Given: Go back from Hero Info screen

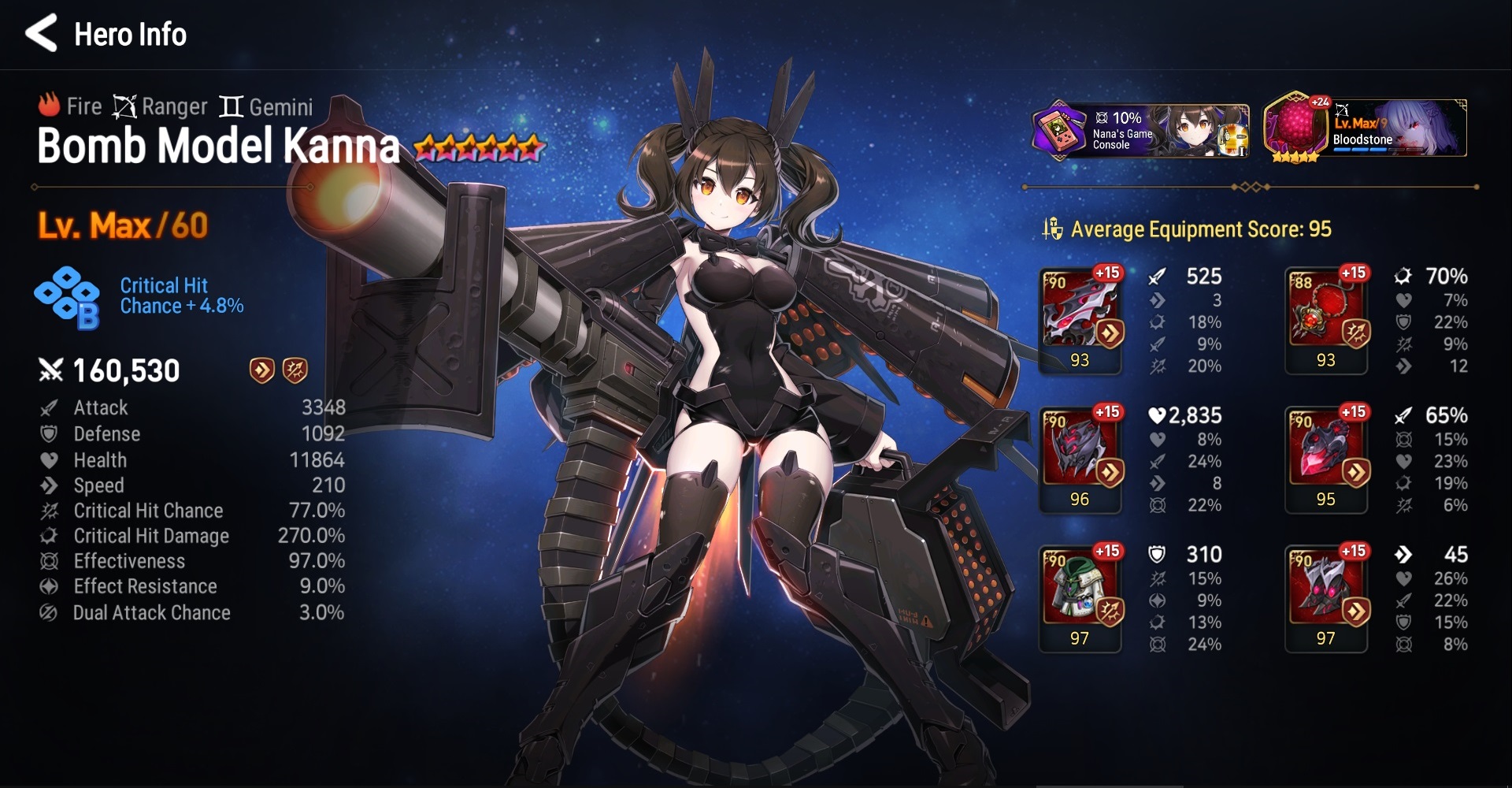Looking at the screenshot, I should pyautogui.click(x=42, y=34).
